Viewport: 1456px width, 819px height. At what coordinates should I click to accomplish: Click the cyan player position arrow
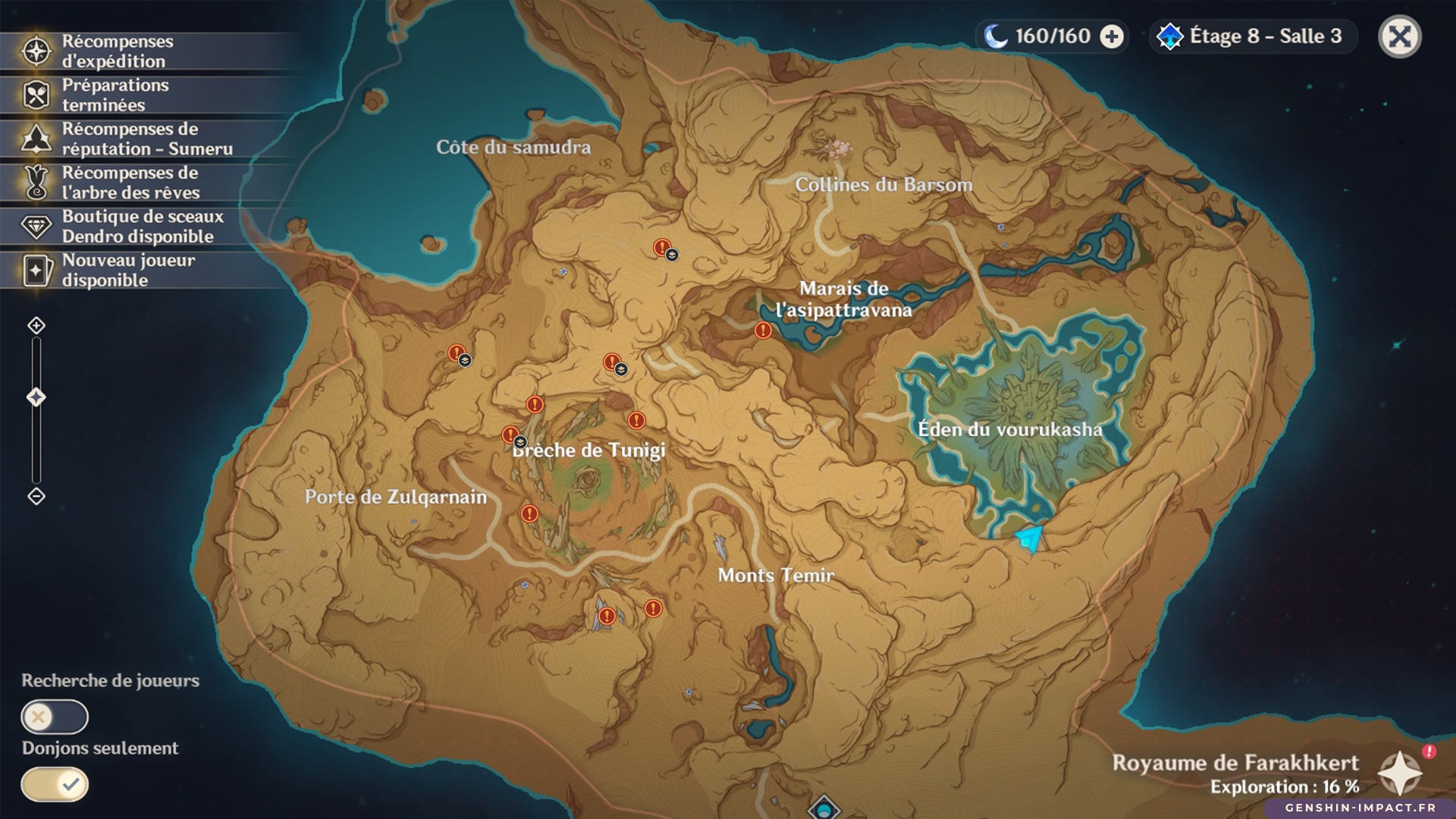tap(1030, 539)
